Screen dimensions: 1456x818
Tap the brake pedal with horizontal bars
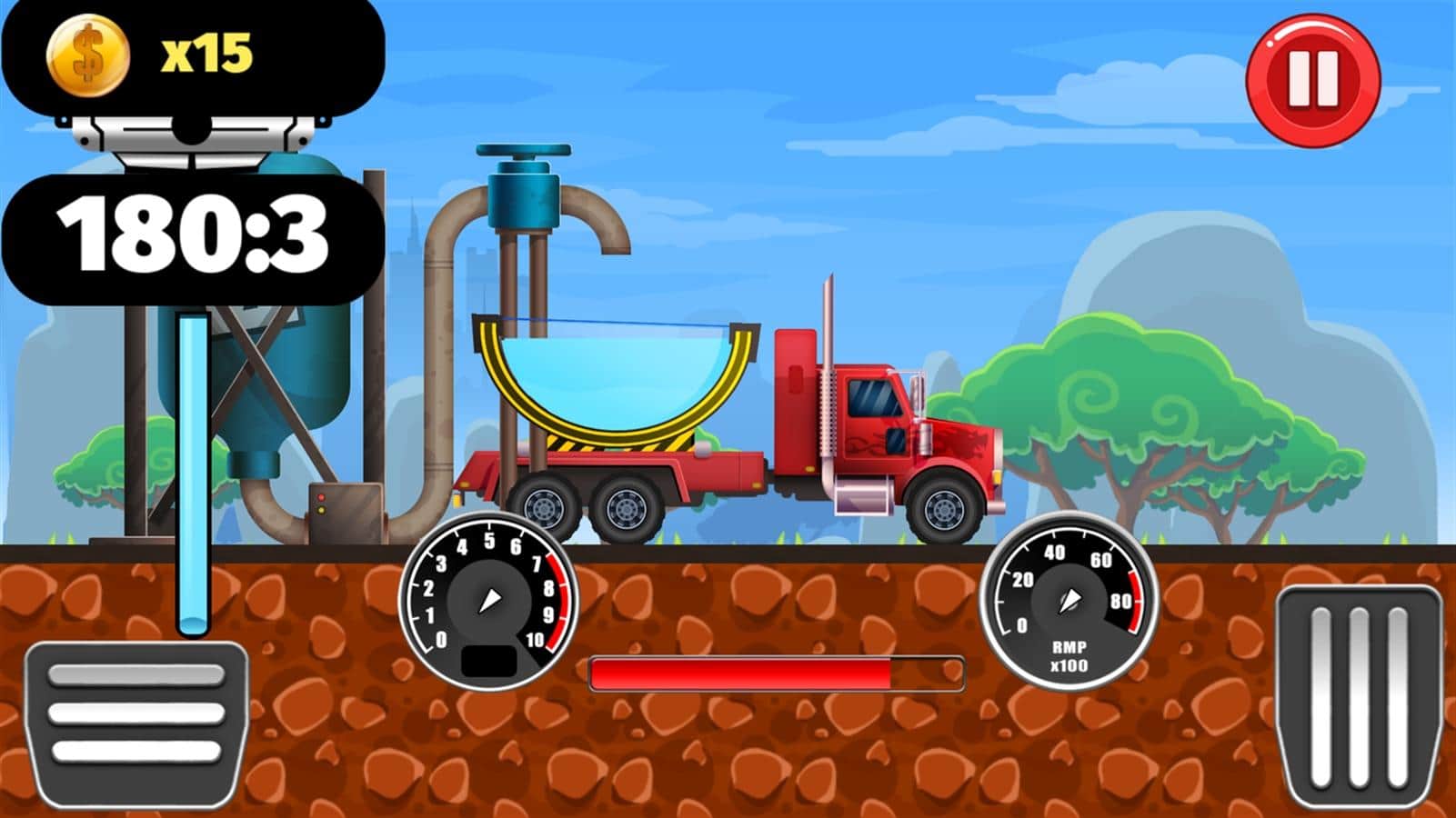coord(136,718)
